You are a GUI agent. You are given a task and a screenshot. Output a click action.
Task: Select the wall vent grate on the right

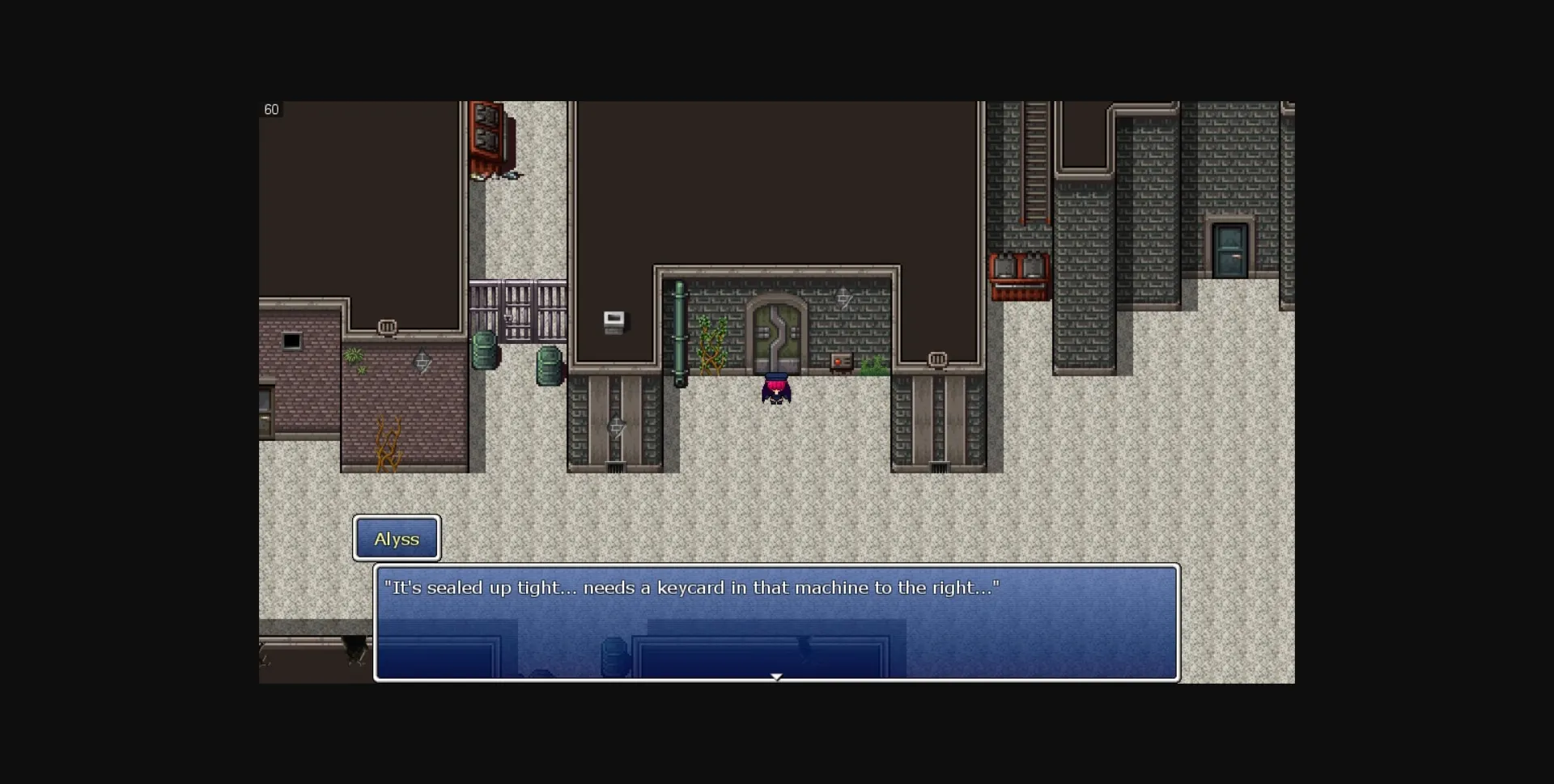[x=939, y=360]
